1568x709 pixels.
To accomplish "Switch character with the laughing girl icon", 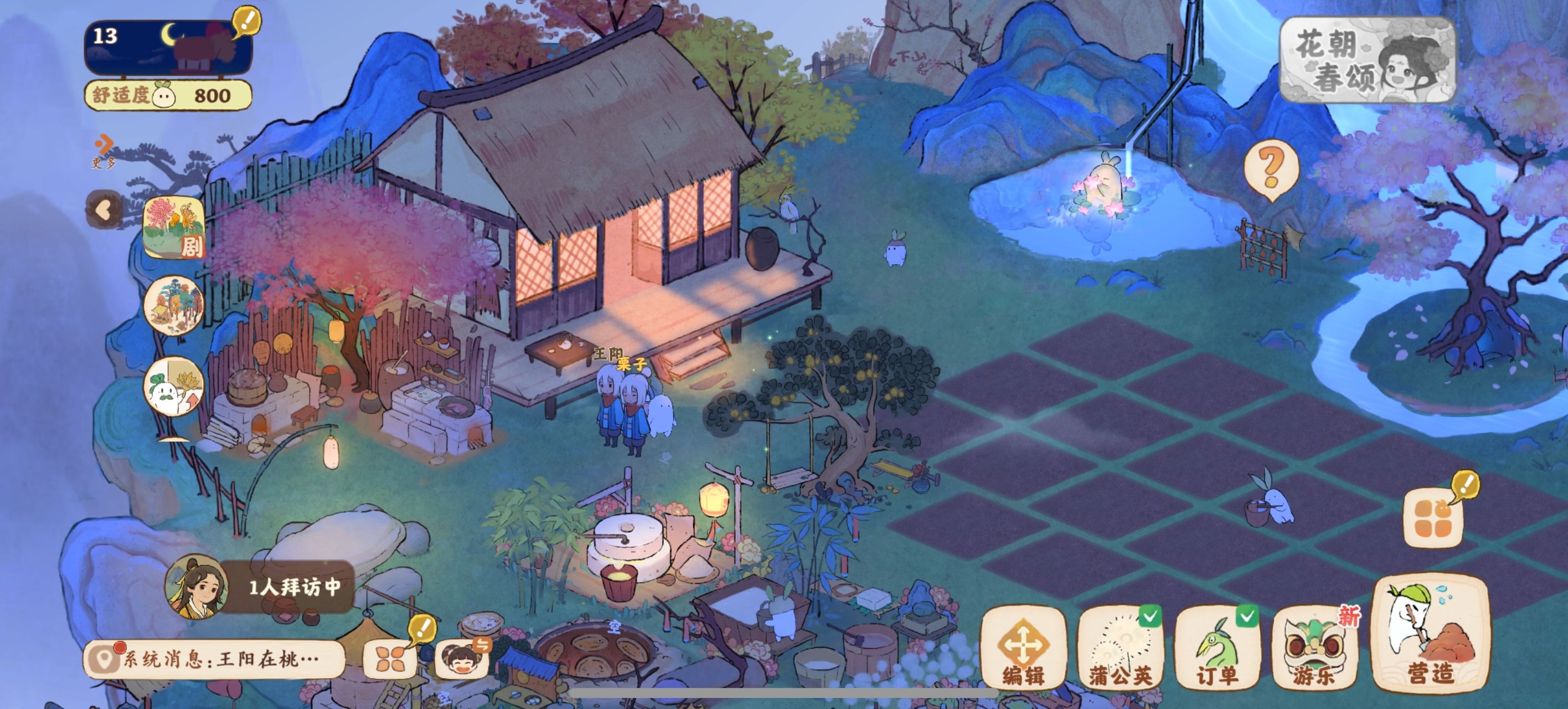I will pyautogui.click(x=461, y=659).
